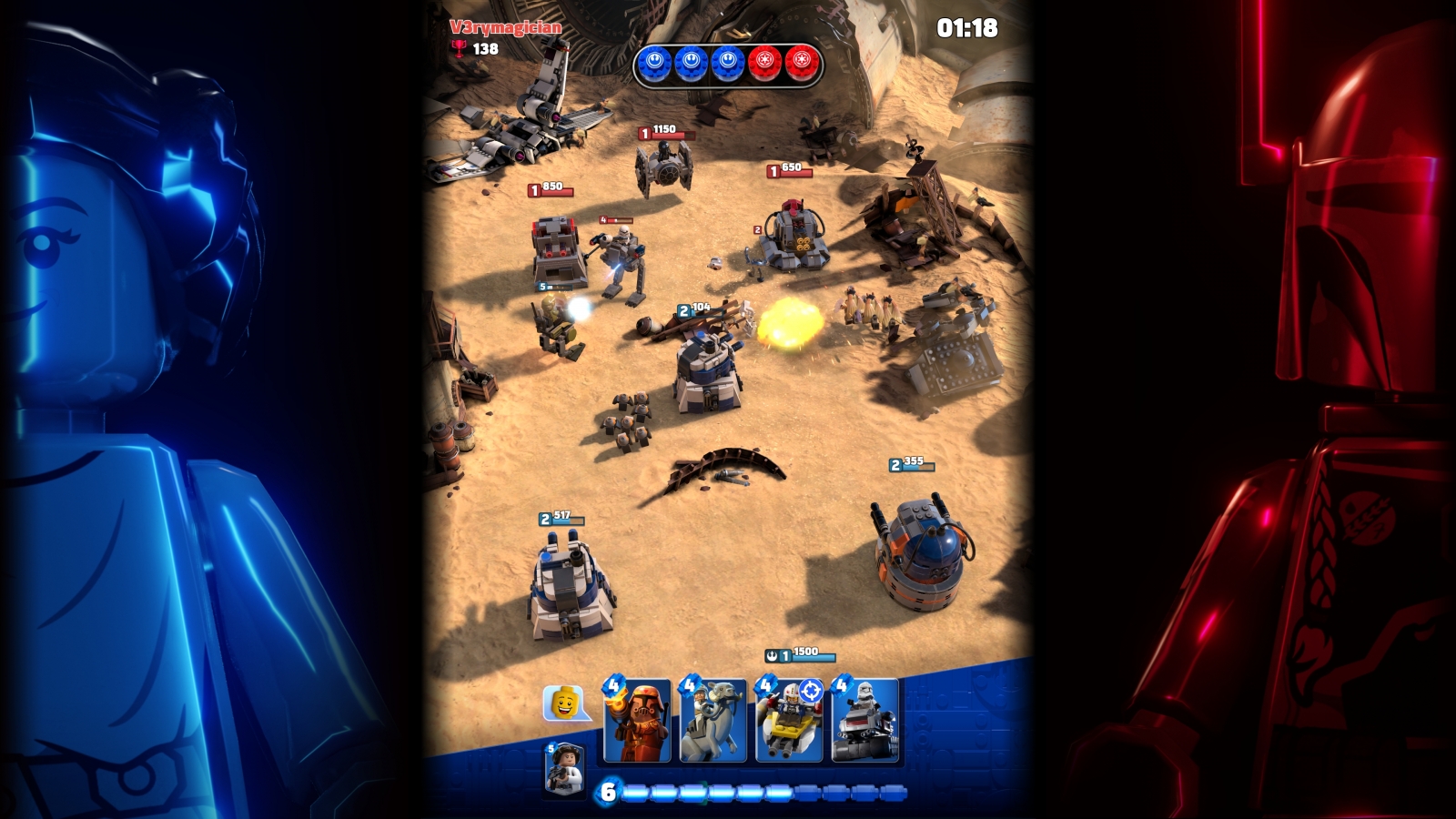Select the clone trooper tank card
The width and height of the screenshot is (1456, 819).
[865, 721]
